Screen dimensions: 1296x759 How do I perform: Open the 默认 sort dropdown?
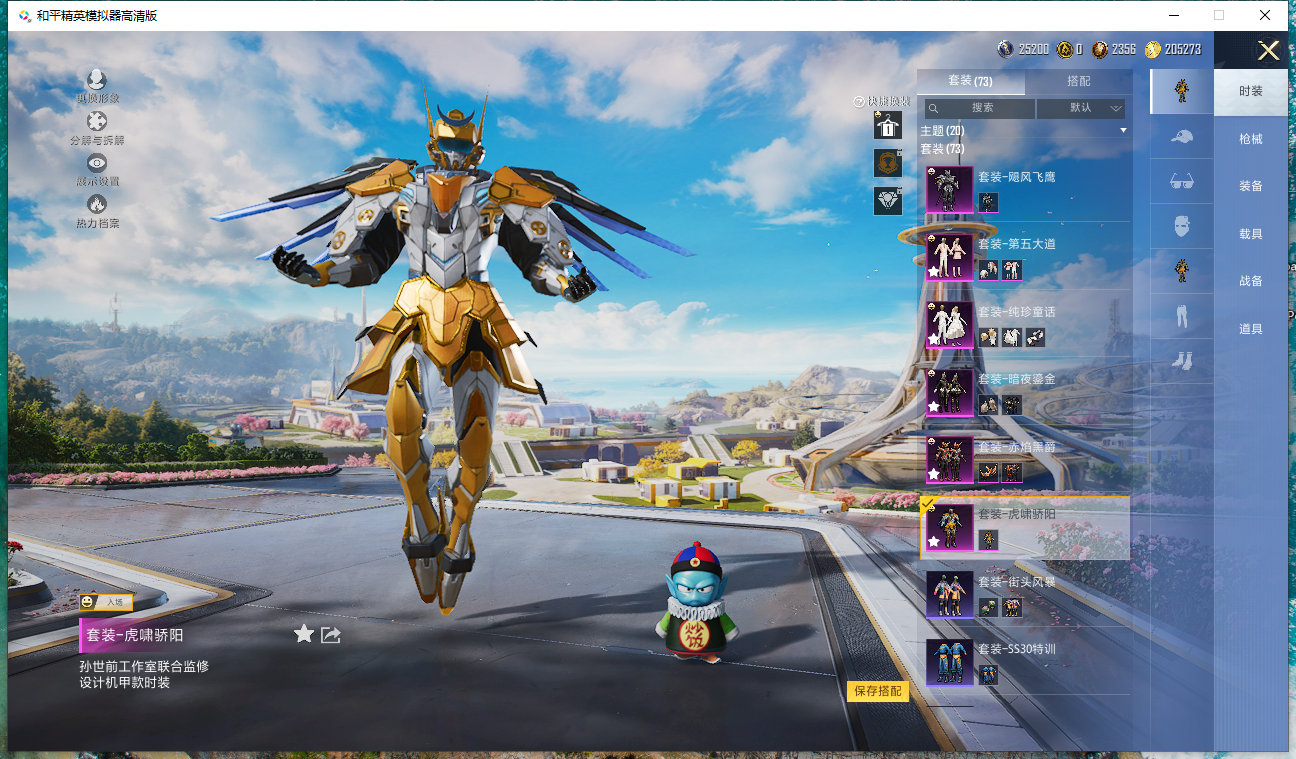pyautogui.click(x=1081, y=108)
